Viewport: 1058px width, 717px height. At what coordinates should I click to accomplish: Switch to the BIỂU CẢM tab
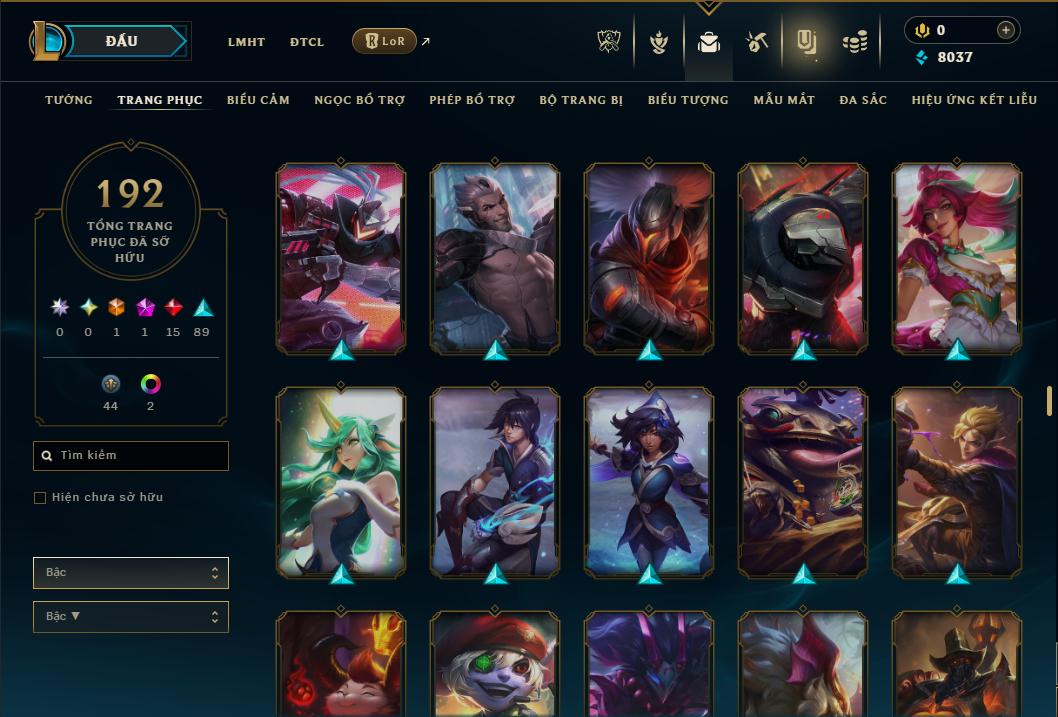click(x=258, y=100)
